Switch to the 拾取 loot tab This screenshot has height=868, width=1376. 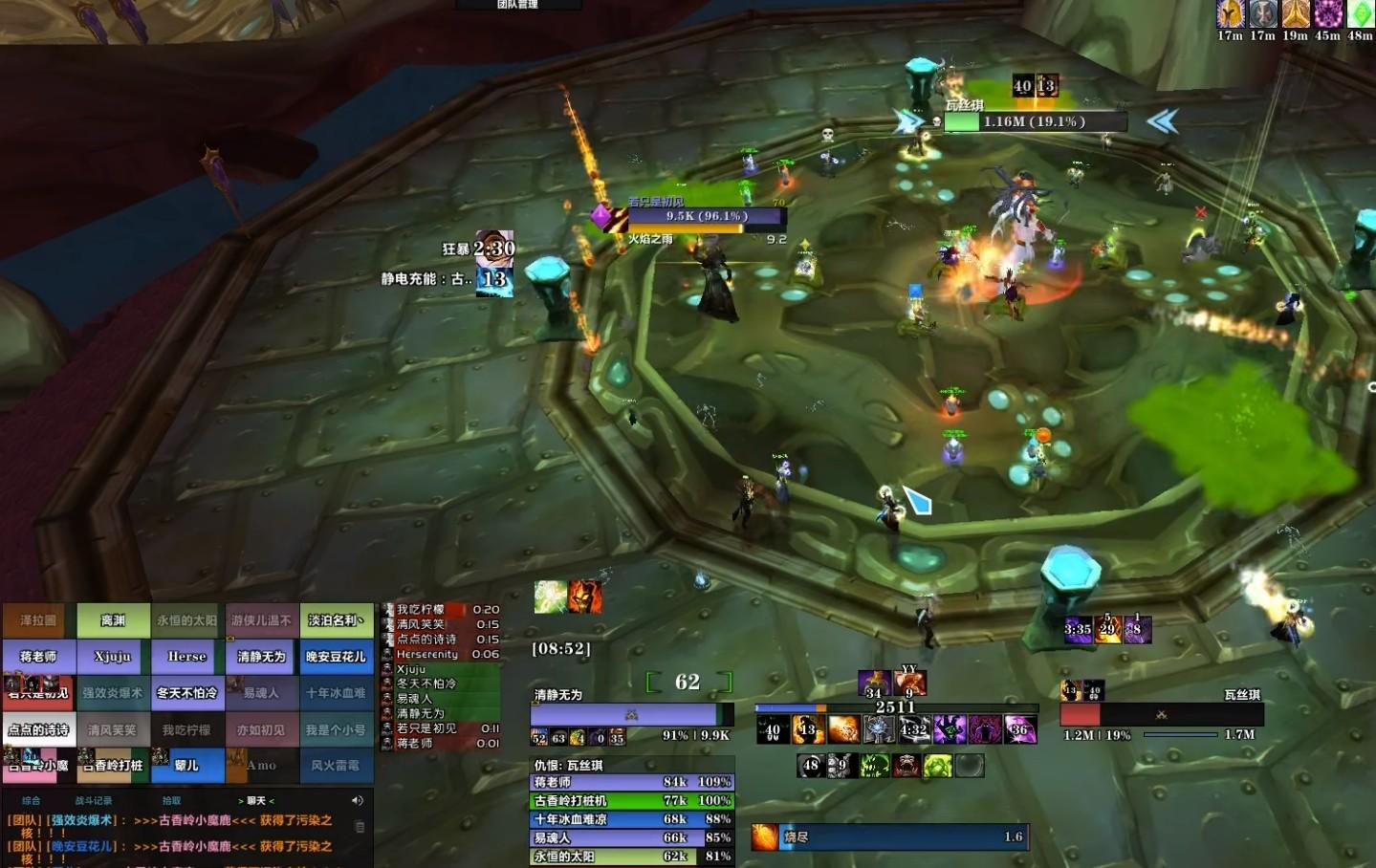tap(171, 800)
